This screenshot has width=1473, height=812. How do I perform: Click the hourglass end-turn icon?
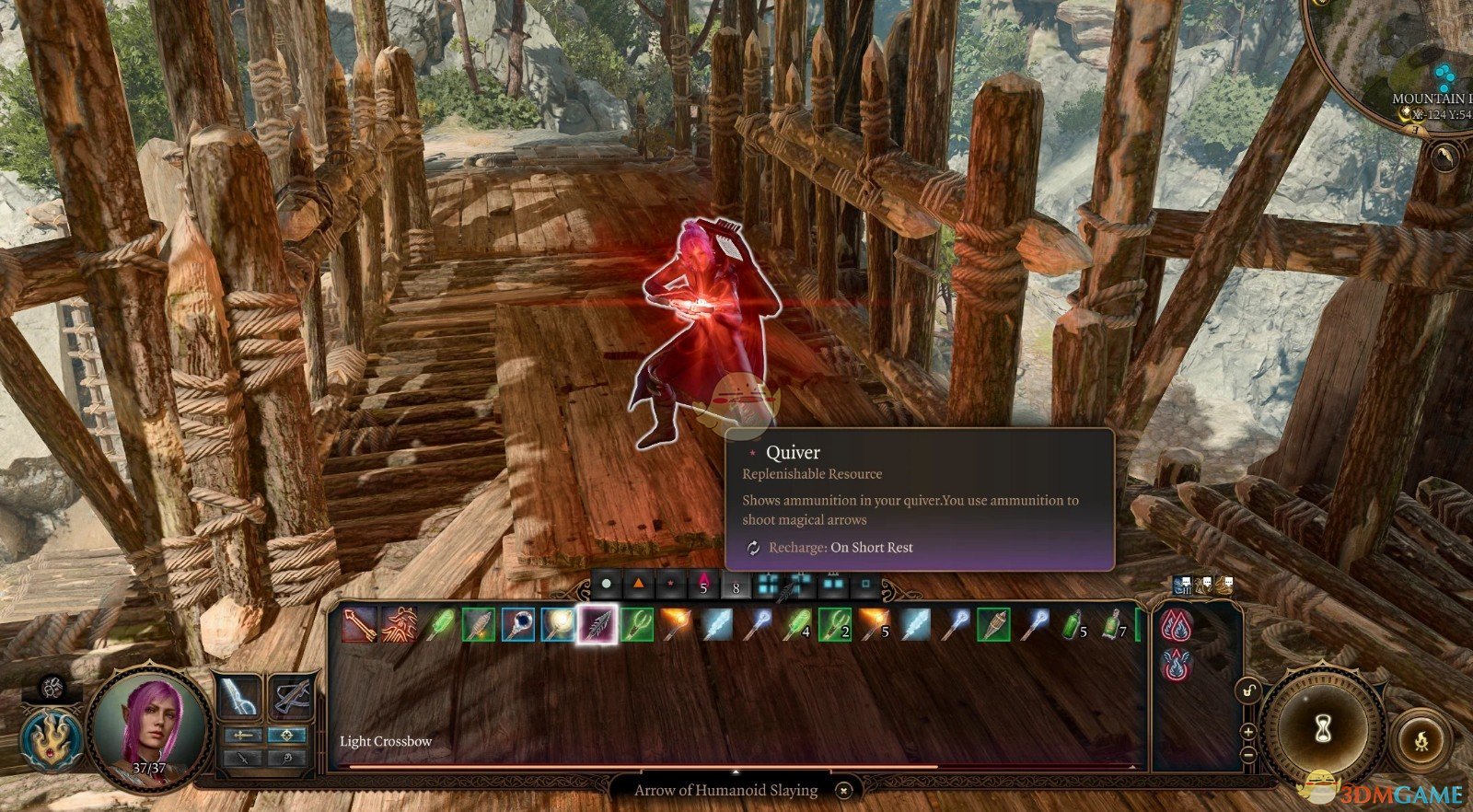point(1322,728)
